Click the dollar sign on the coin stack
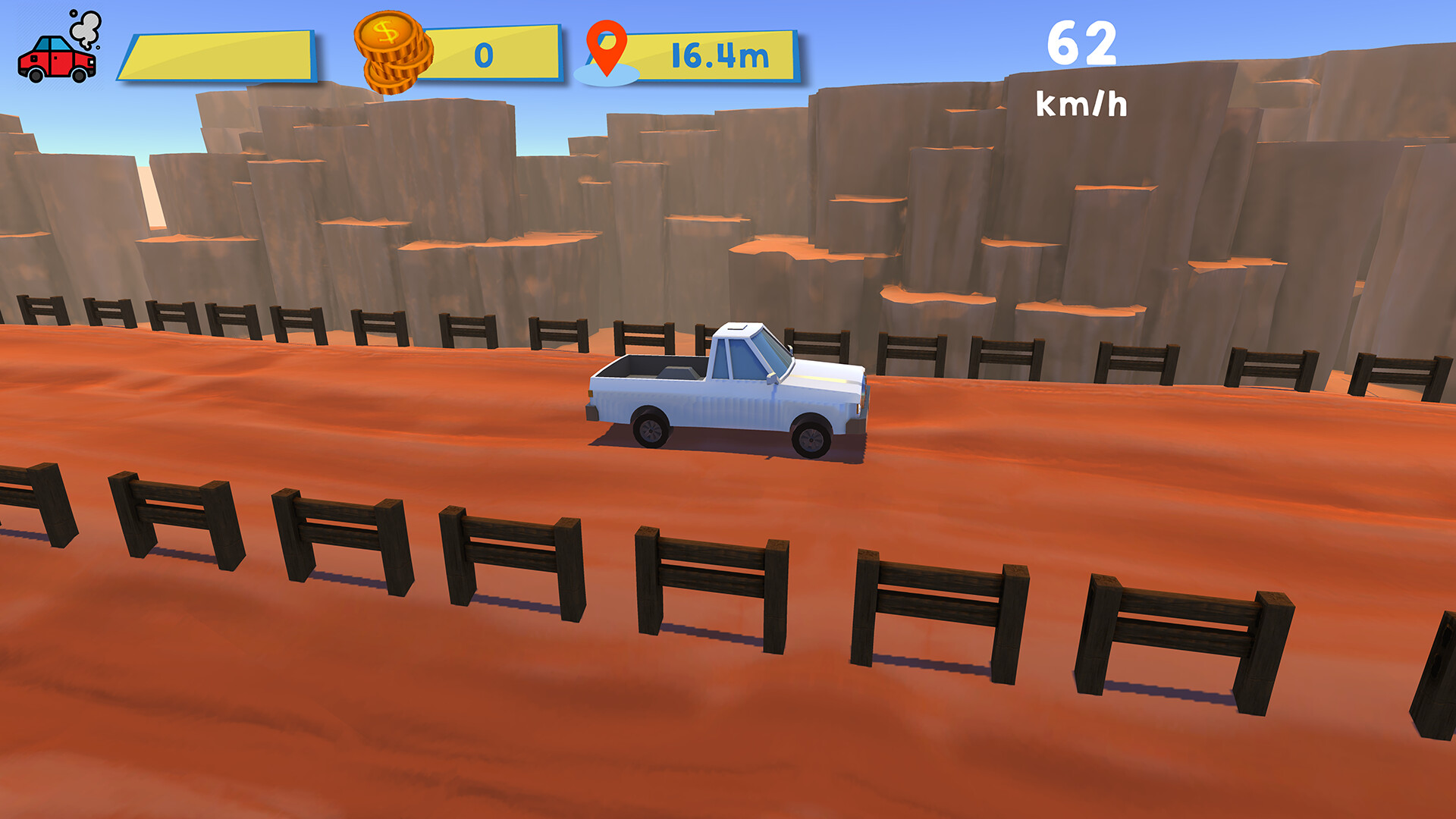Viewport: 1456px width, 819px height. coord(387,34)
